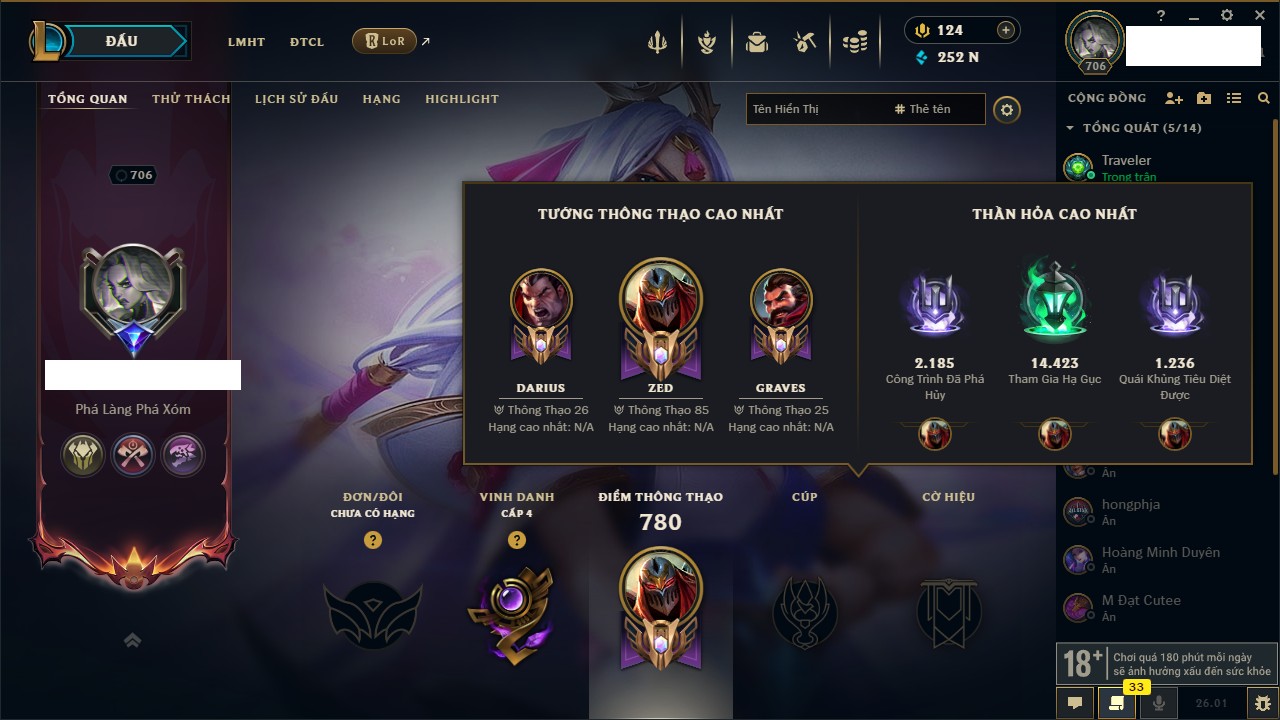The image size is (1280, 720).
Task: Close the client window
Action: 1258,15
